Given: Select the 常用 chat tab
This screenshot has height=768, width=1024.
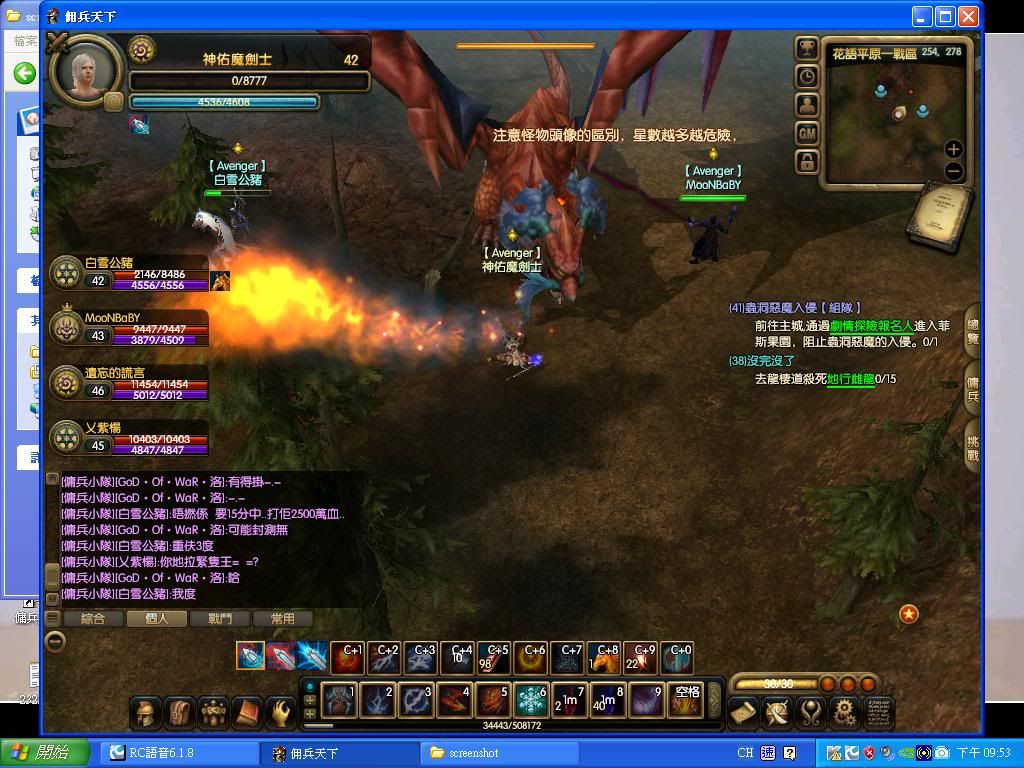Looking at the screenshot, I should [x=282, y=619].
